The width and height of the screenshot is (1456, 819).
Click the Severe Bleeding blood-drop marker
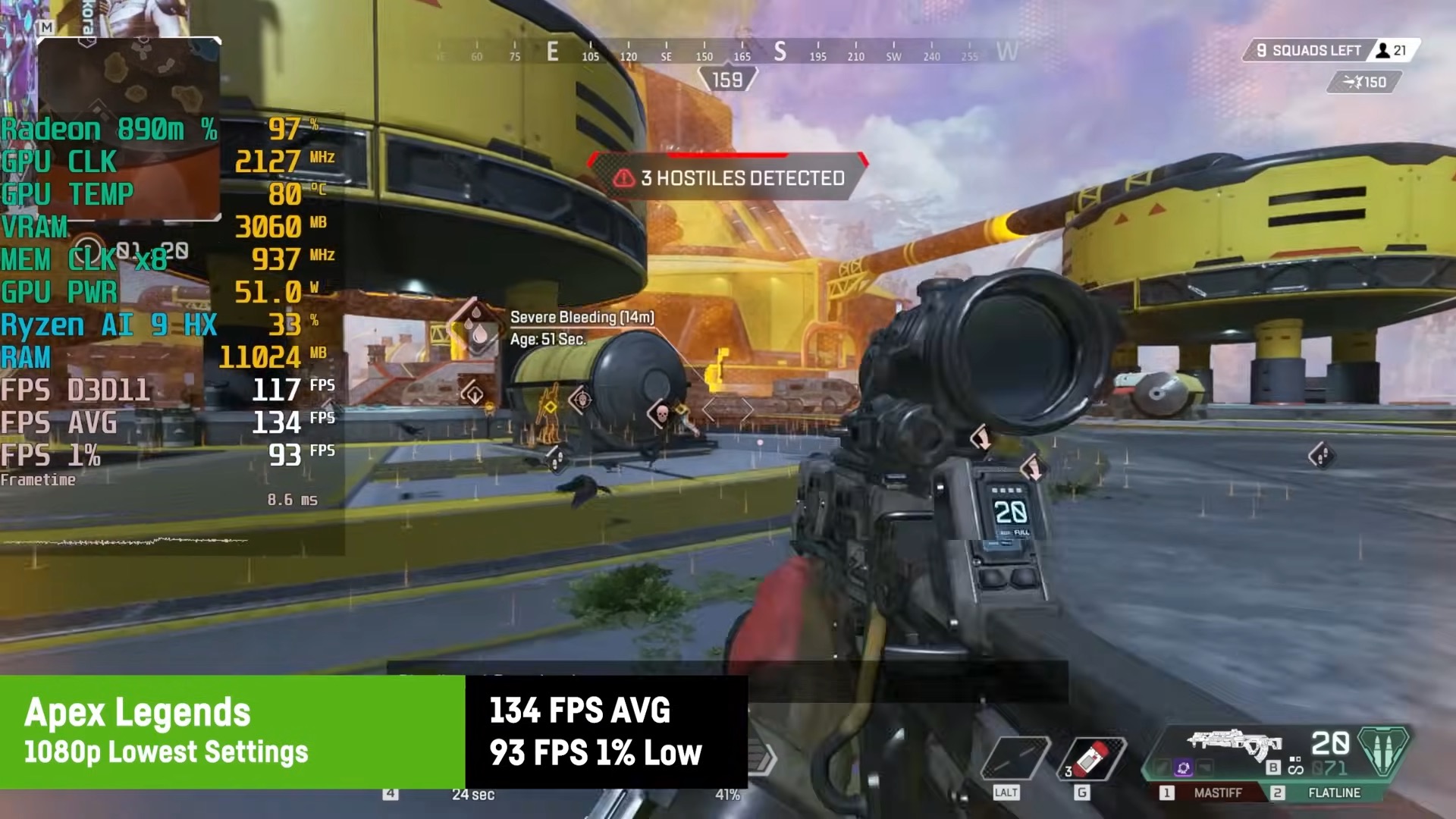[475, 327]
